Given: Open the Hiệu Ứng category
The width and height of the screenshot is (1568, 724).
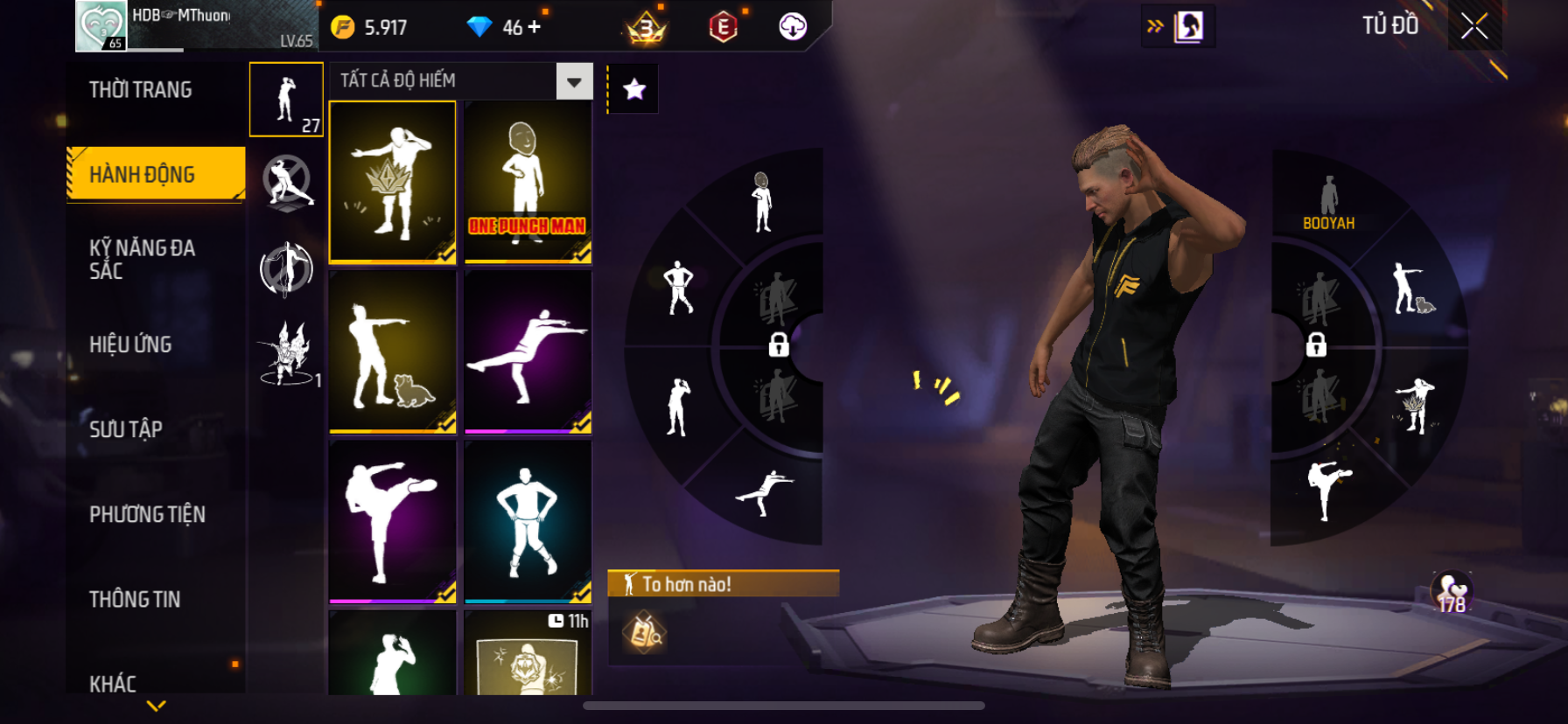Looking at the screenshot, I should [130, 345].
